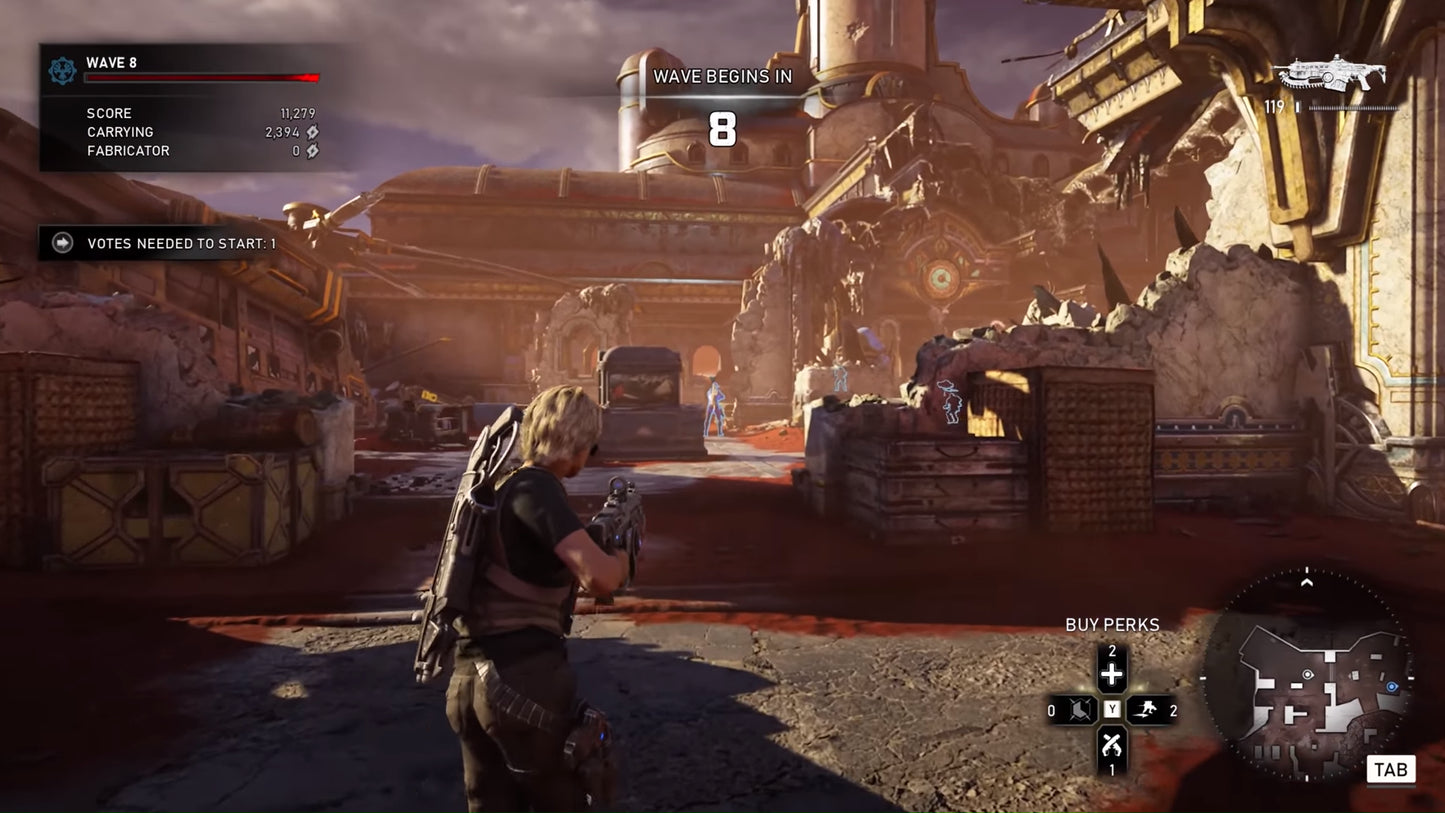Click the crossed pistols damage perk icon
Screen dimensions: 1445x813
(1112, 744)
